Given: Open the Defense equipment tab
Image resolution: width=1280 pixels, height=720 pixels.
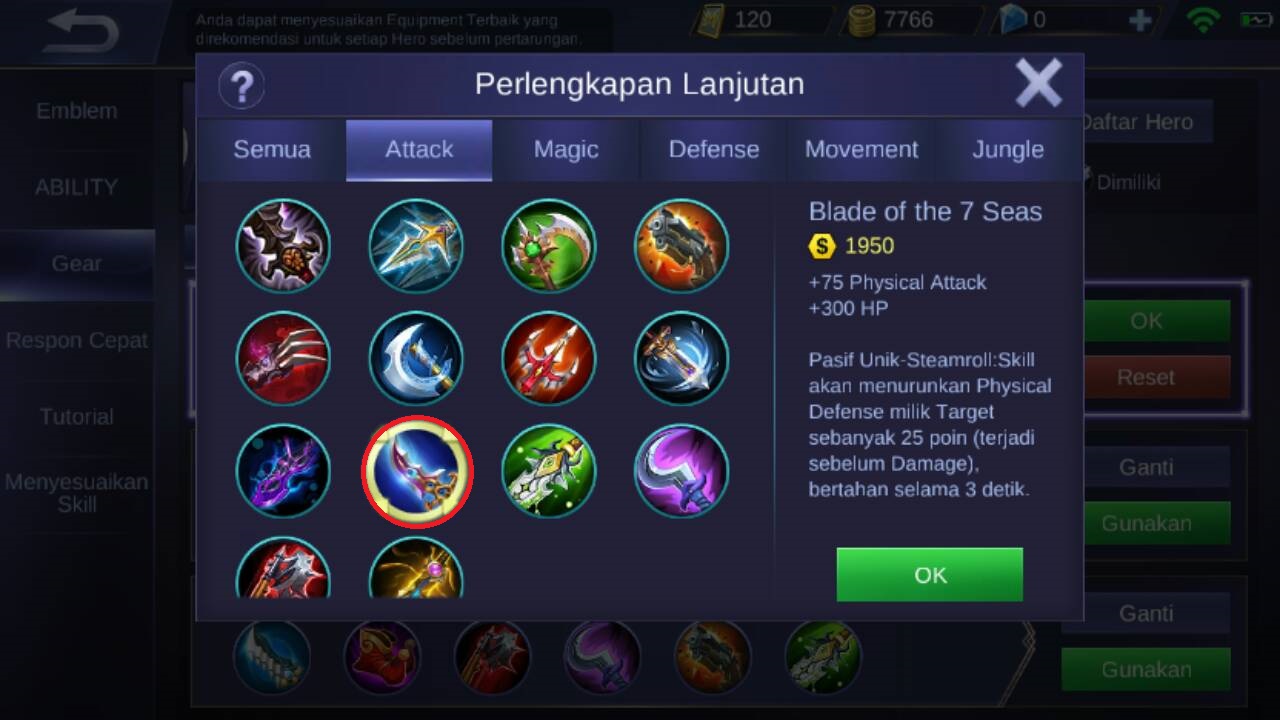Looking at the screenshot, I should (x=713, y=150).
